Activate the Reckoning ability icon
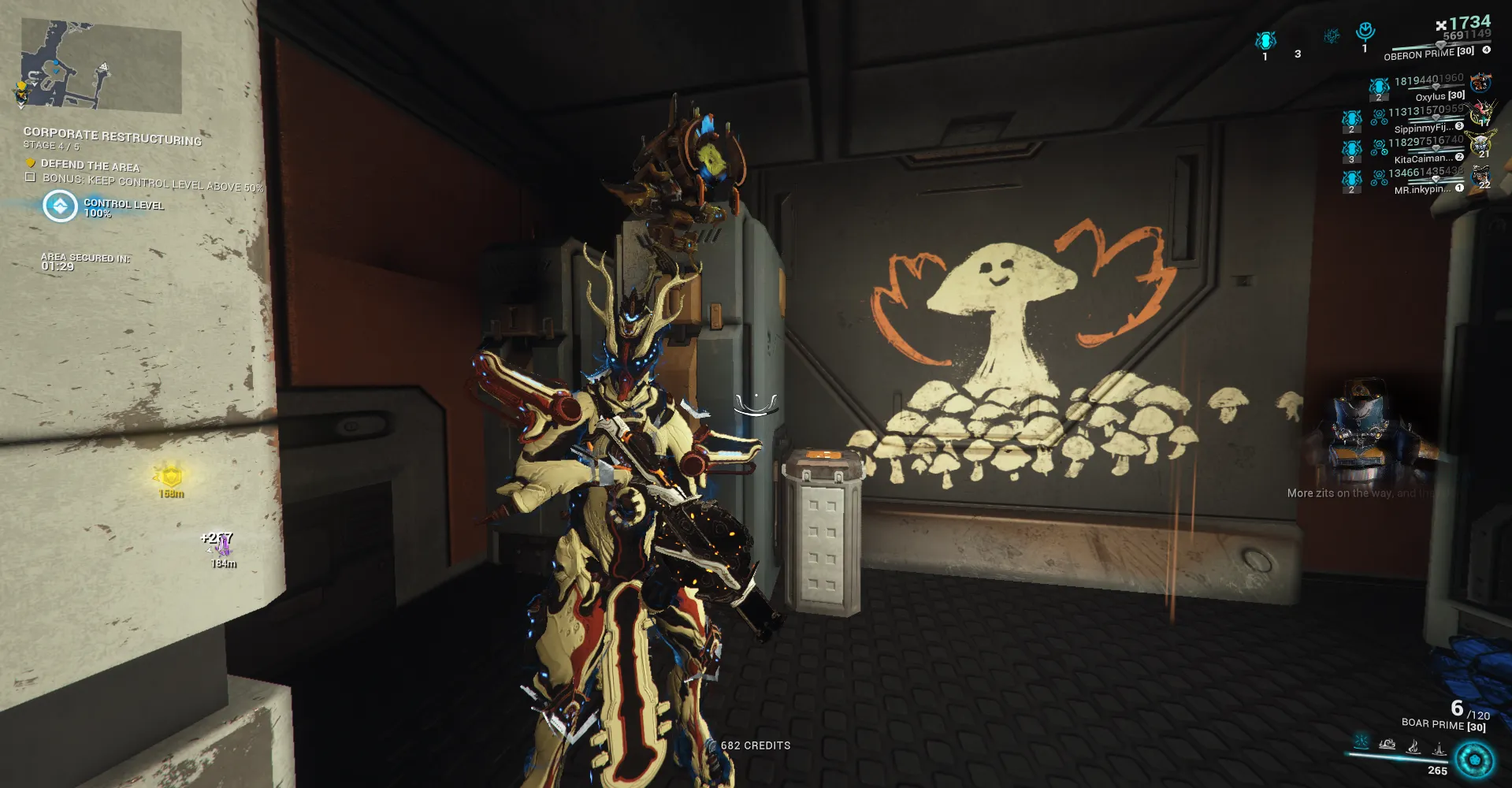Viewport: 1512px width, 788px height. (x=1439, y=747)
